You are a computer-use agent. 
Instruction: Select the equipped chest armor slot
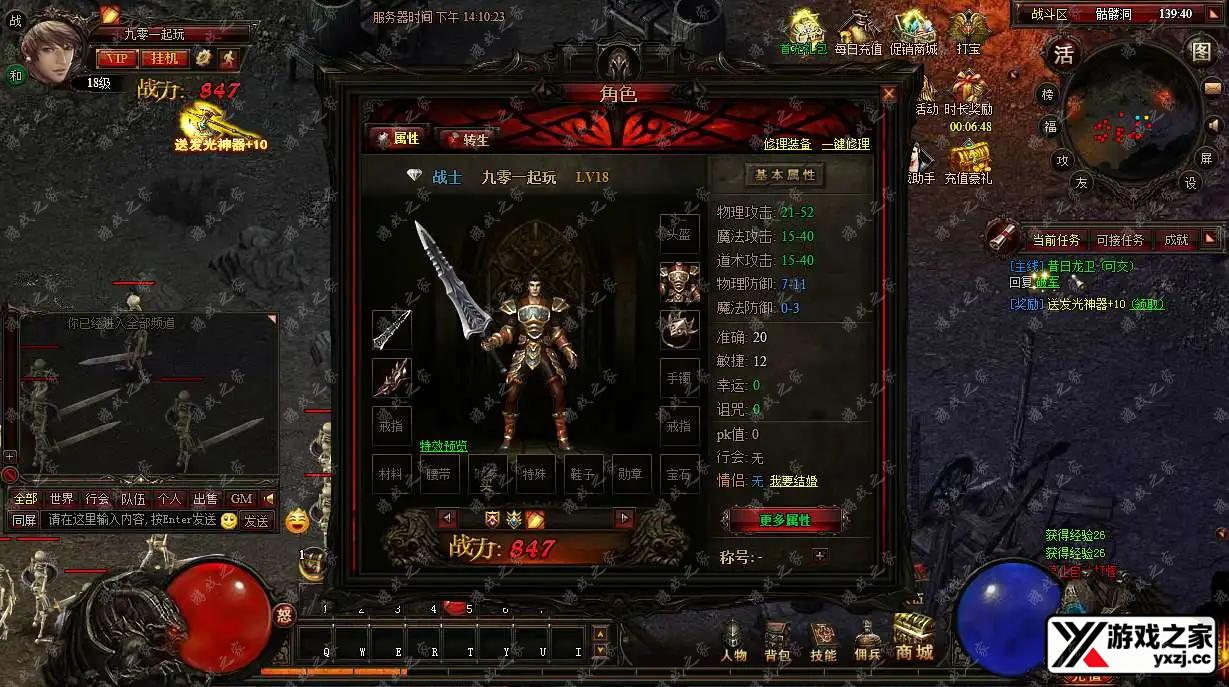pos(679,282)
